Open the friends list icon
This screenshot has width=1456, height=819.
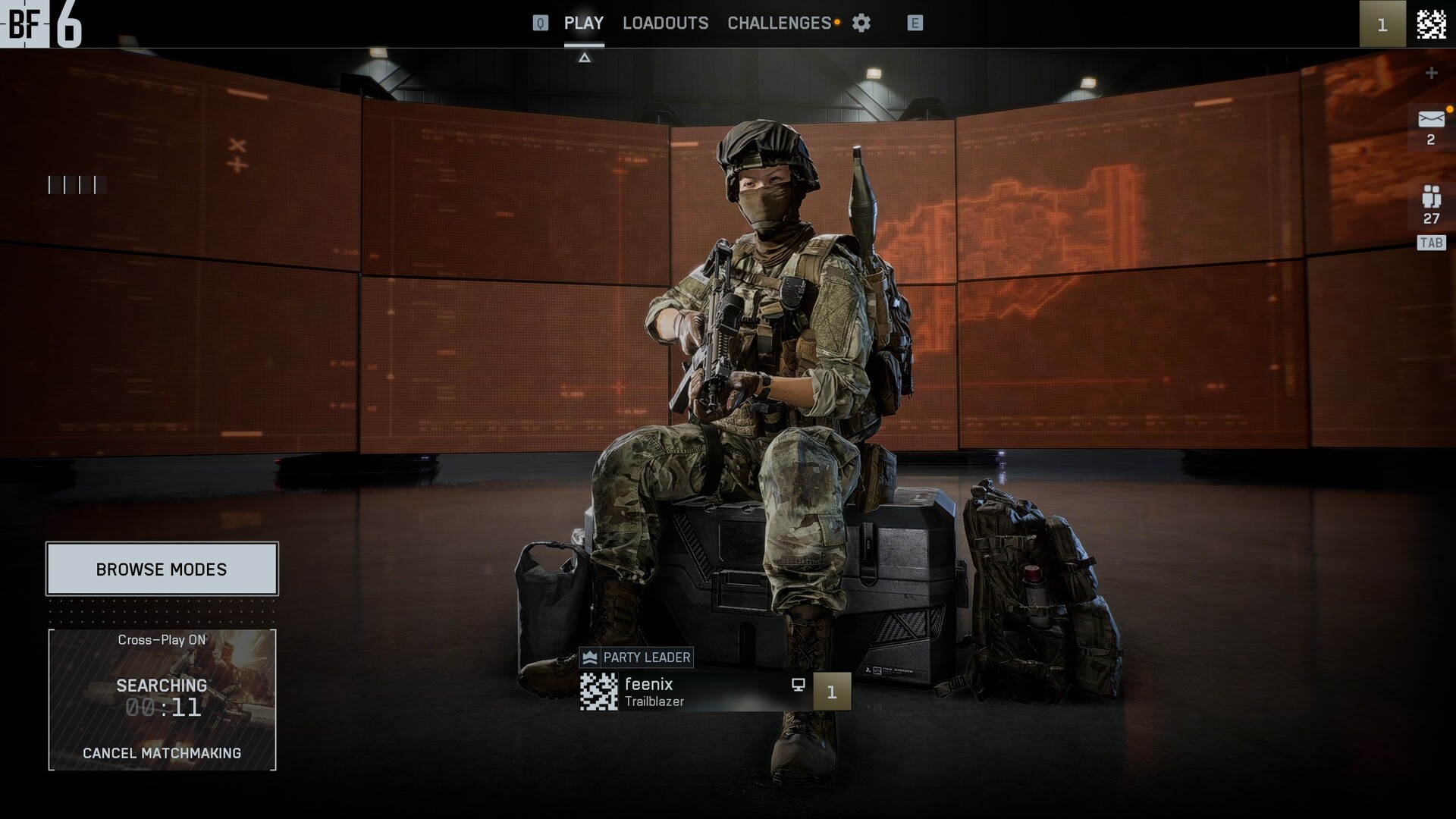(x=1431, y=198)
